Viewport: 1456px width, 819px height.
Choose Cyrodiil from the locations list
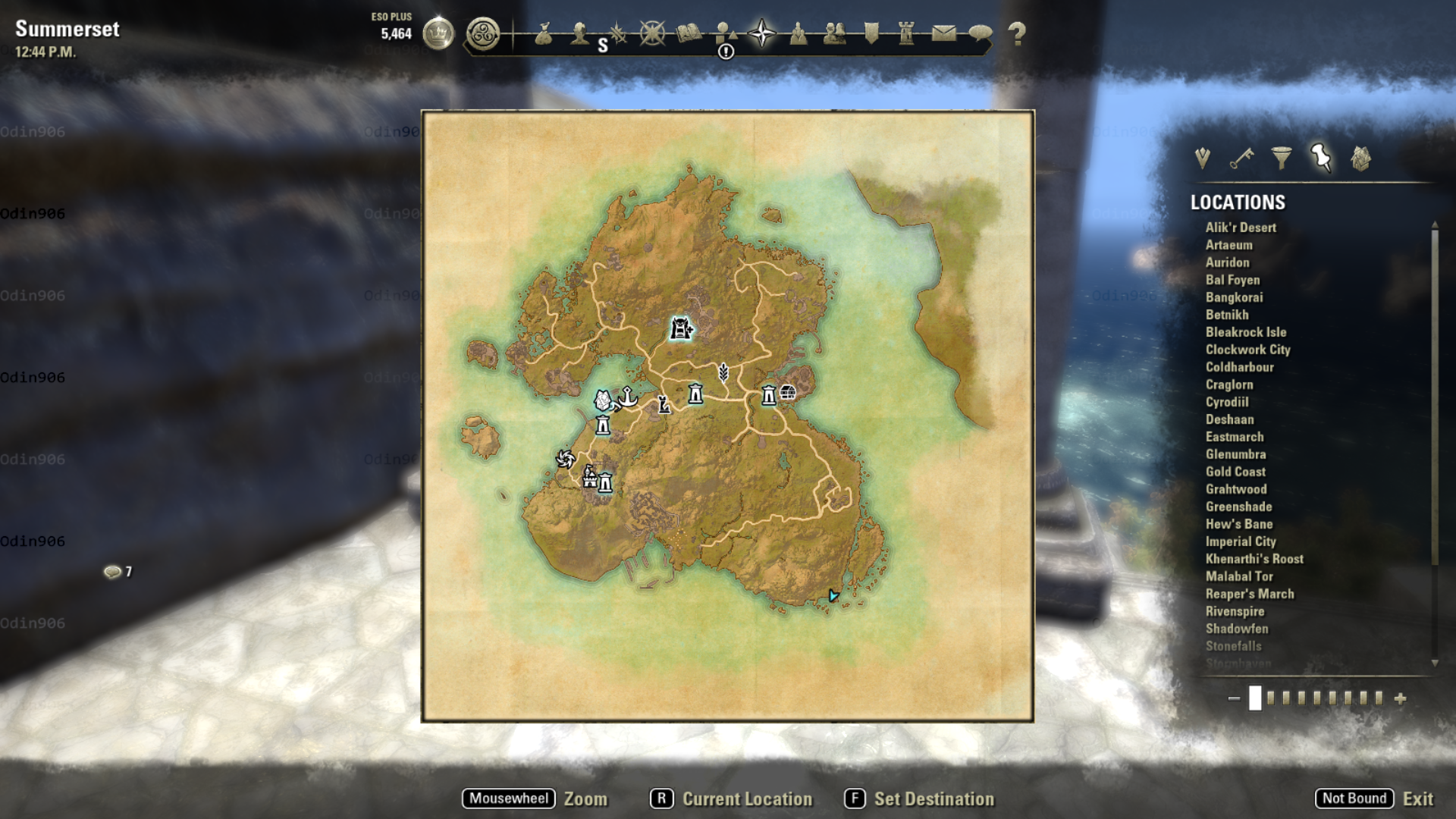[1226, 402]
